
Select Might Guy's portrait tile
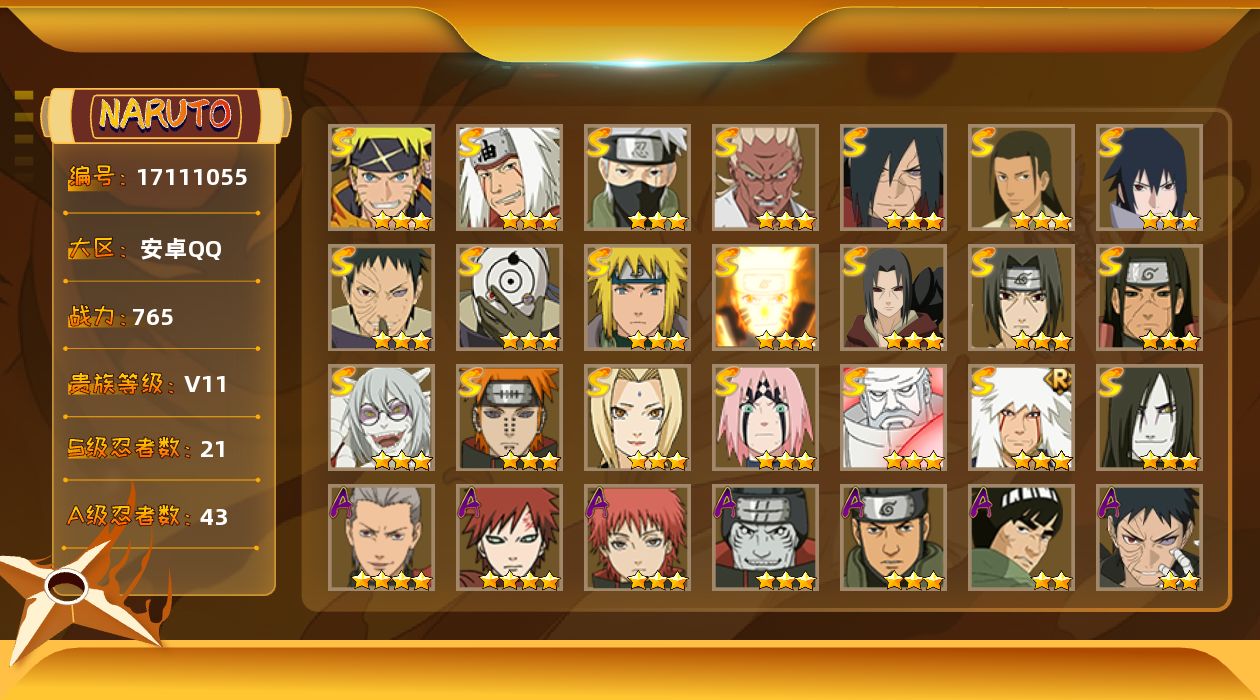tap(1021, 537)
